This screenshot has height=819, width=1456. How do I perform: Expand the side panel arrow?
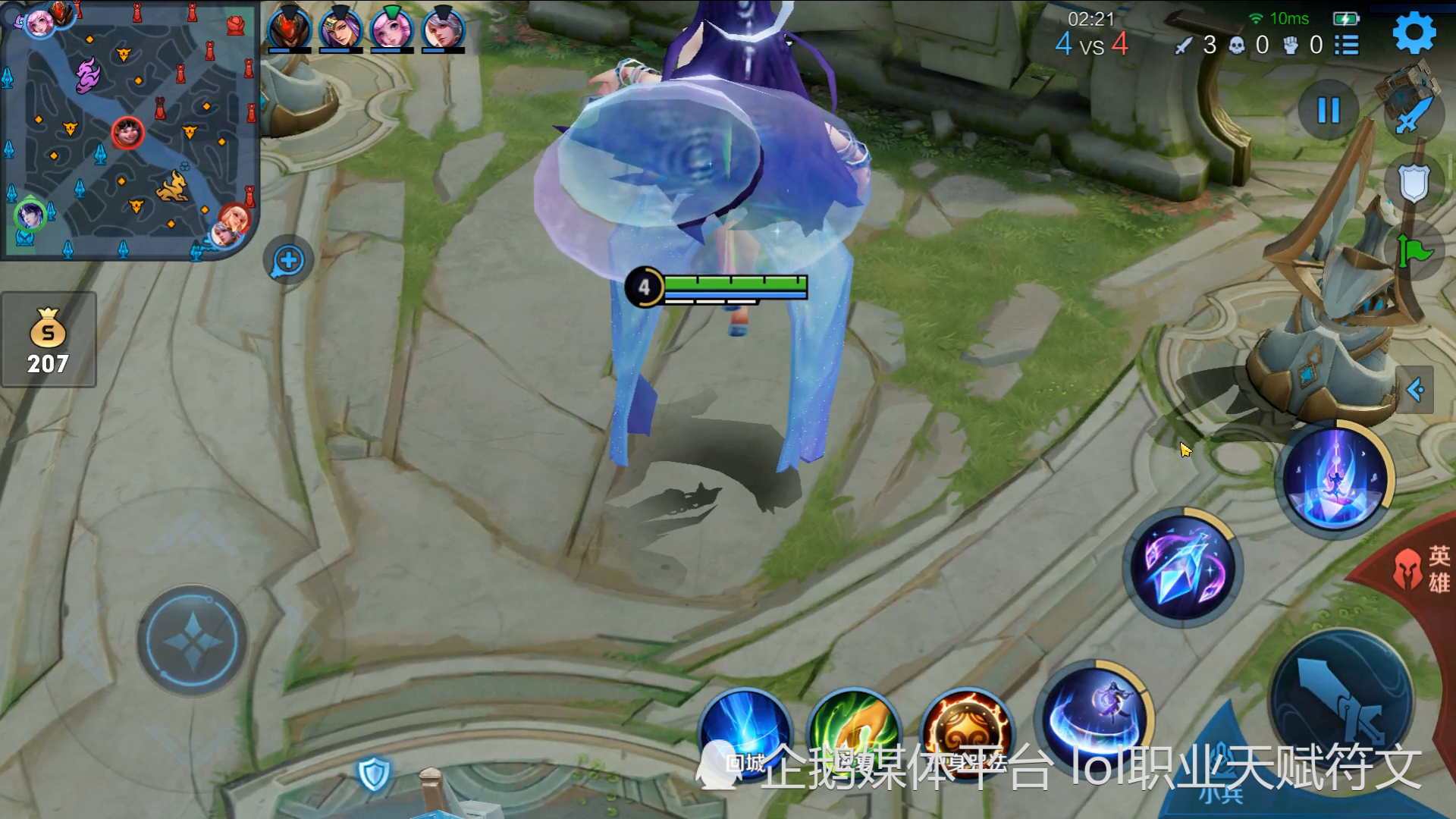pos(1416,390)
